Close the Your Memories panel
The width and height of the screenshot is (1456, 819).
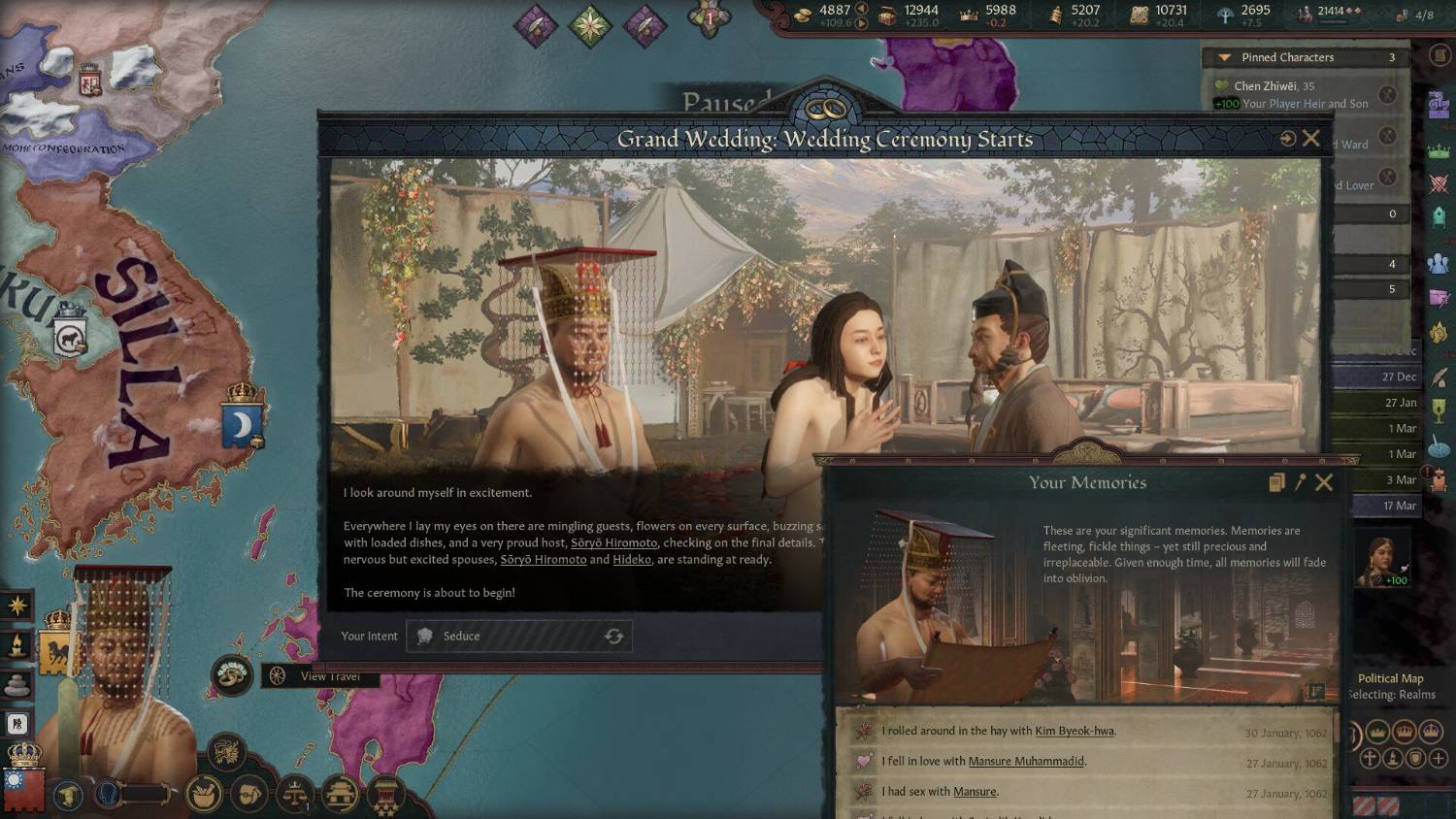click(x=1324, y=482)
